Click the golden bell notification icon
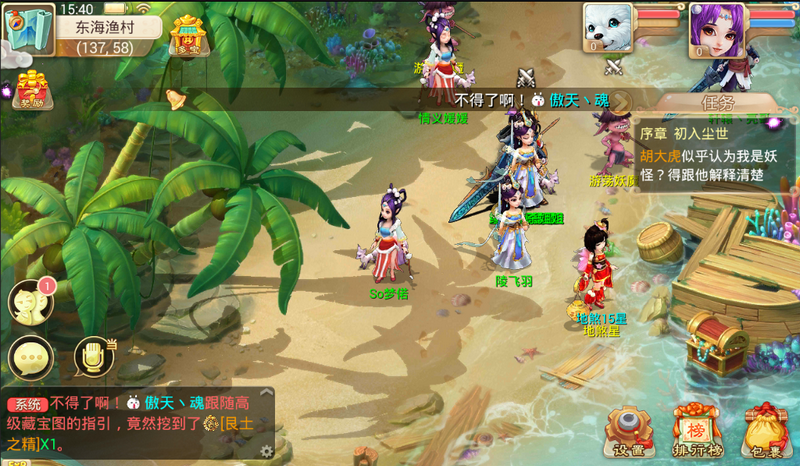The width and height of the screenshot is (800, 466). coord(176,98)
